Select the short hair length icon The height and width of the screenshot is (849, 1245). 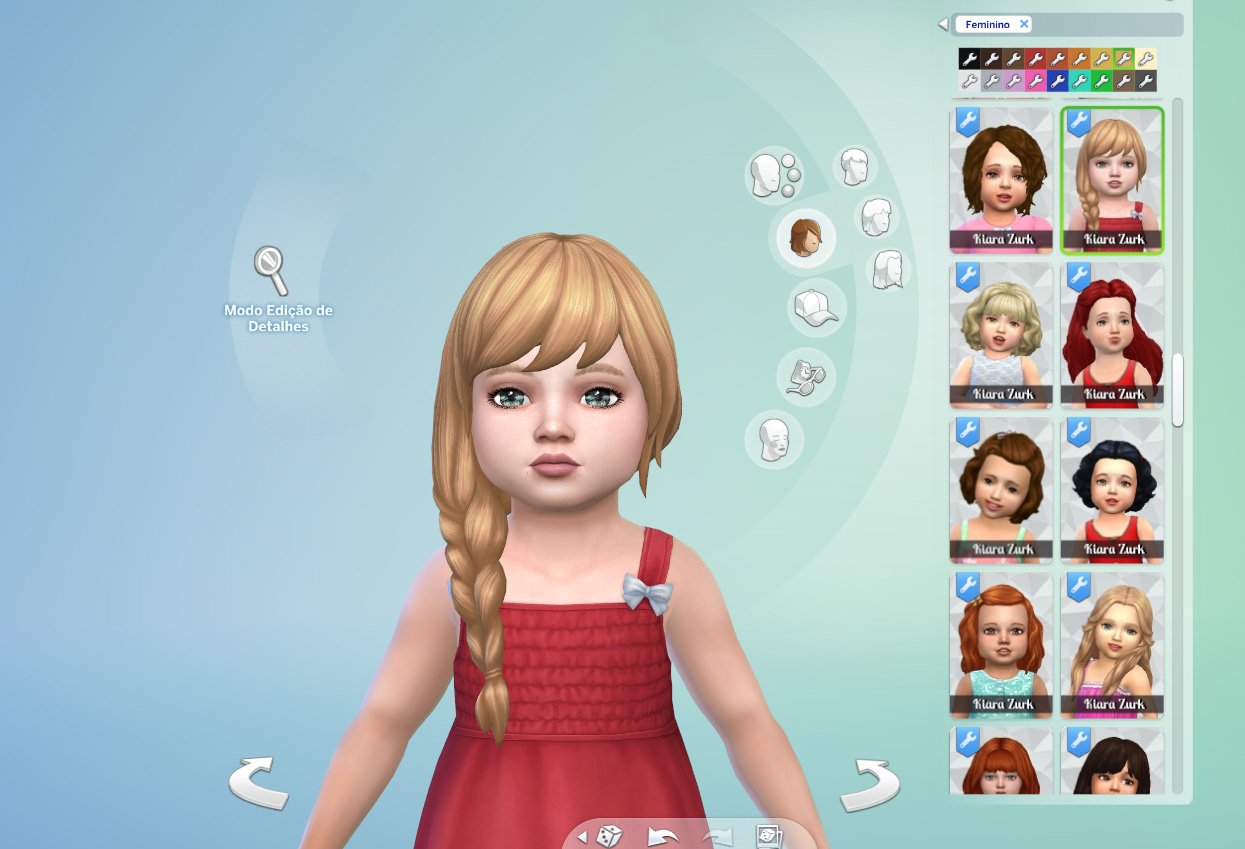[x=853, y=167]
